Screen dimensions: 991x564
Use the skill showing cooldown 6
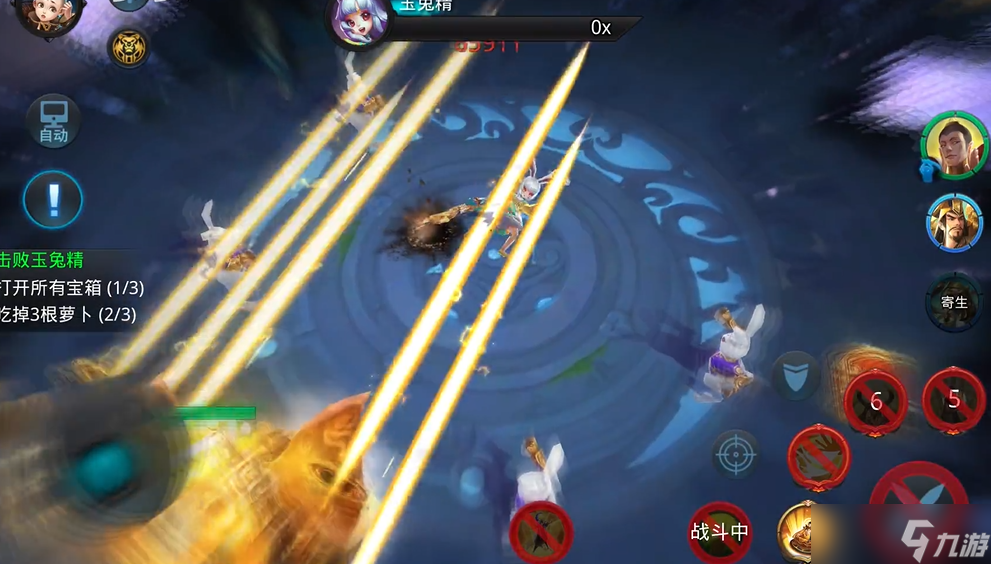[876, 402]
